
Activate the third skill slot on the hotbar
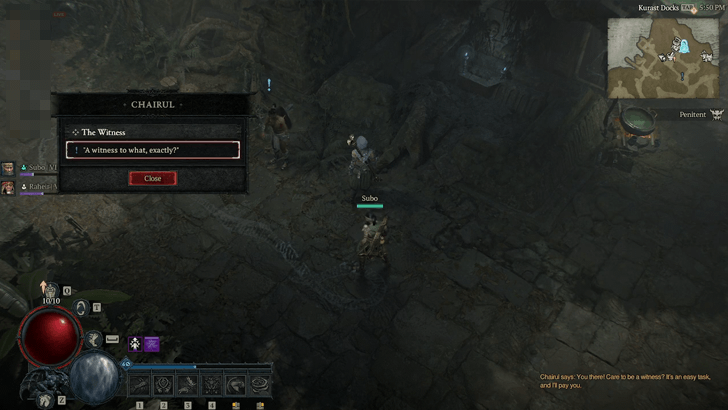[x=187, y=384]
